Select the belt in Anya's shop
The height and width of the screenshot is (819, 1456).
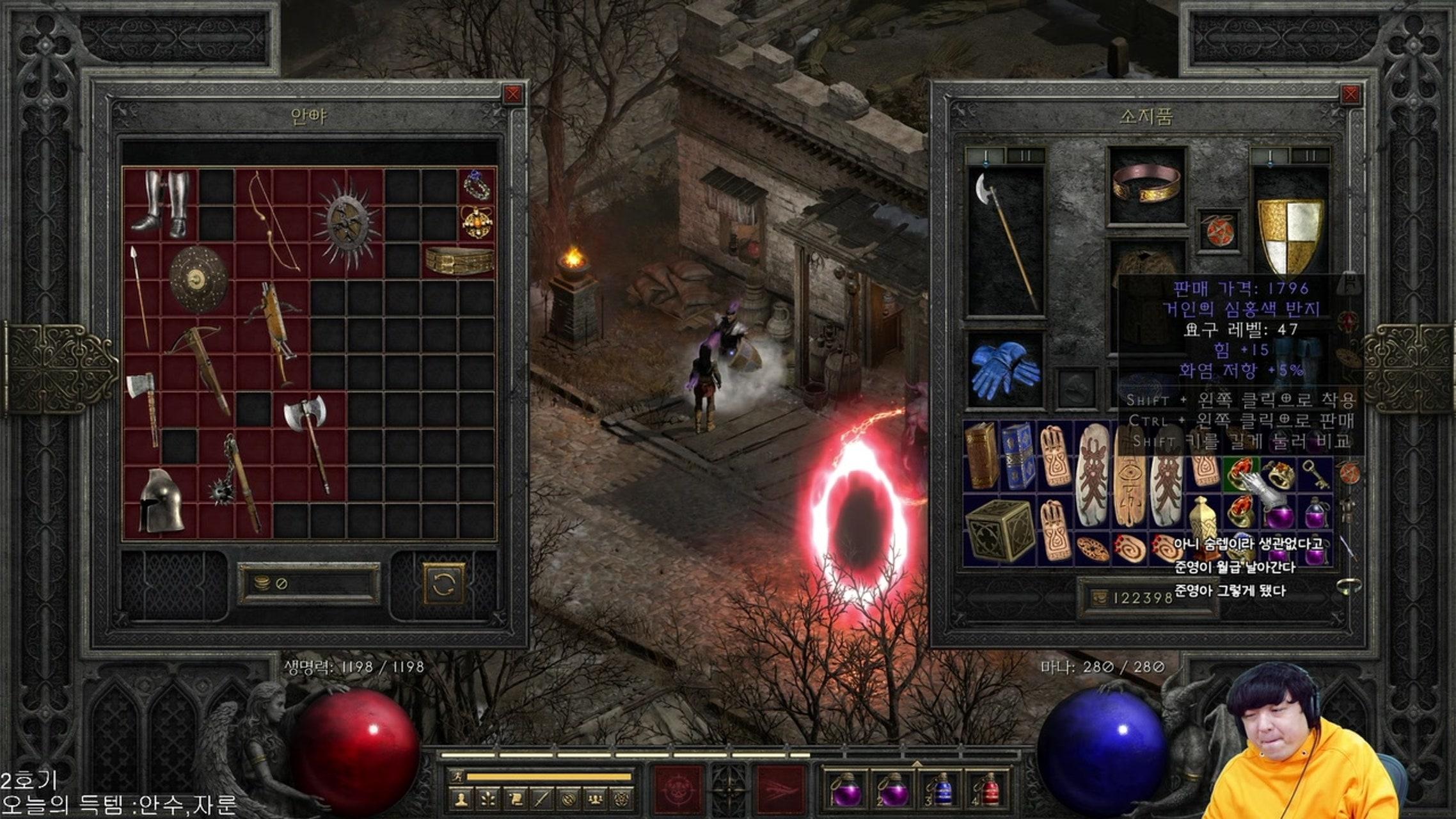click(459, 260)
